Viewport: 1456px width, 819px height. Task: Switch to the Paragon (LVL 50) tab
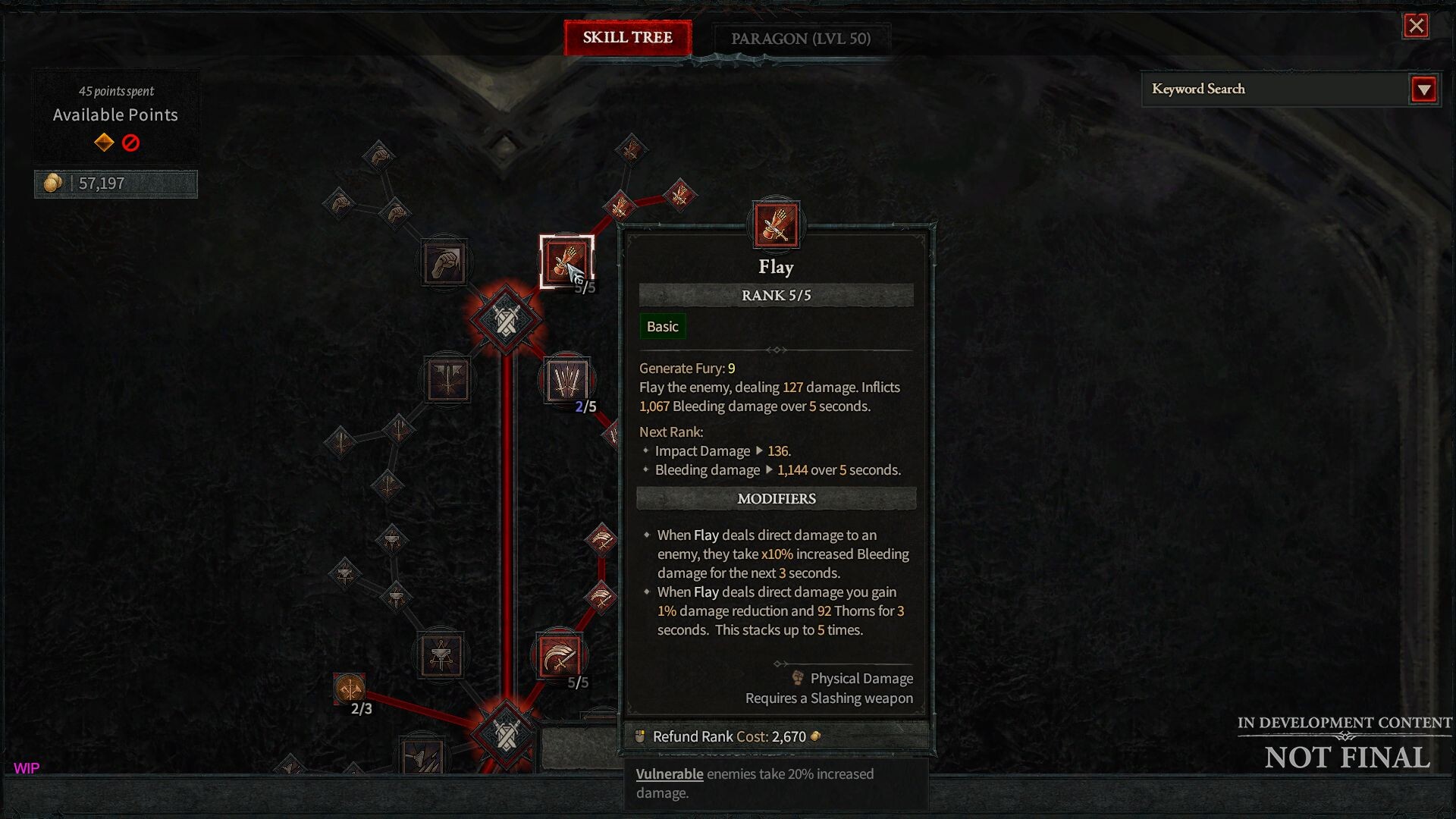pyautogui.click(x=800, y=39)
